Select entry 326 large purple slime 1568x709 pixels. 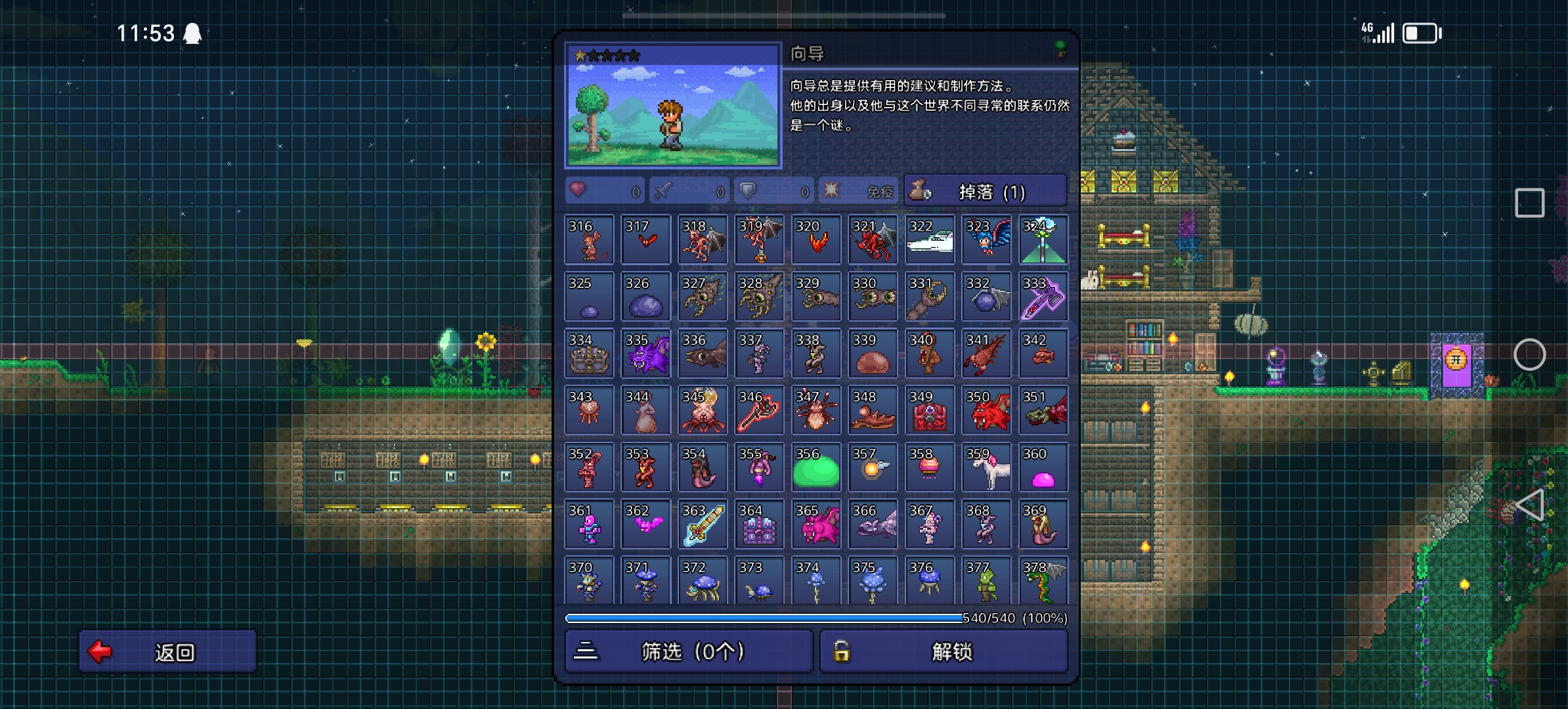pyautogui.click(x=645, y=297)
